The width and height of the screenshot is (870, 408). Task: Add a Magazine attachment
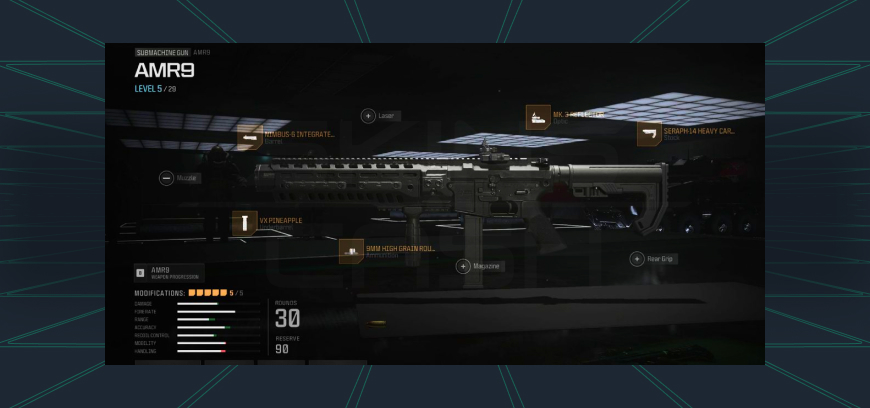click(463, 266)
